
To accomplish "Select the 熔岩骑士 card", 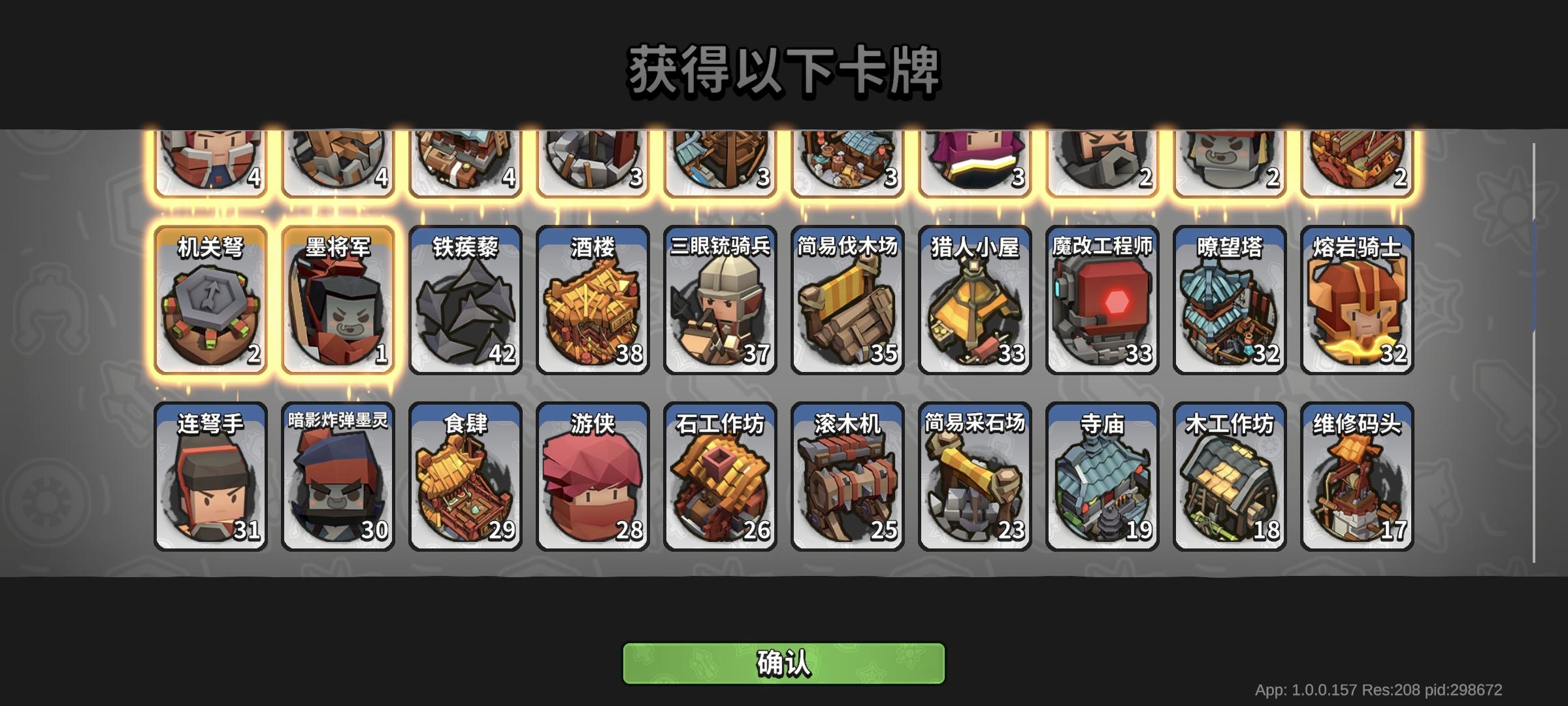I will click(x=1356, y=297).
